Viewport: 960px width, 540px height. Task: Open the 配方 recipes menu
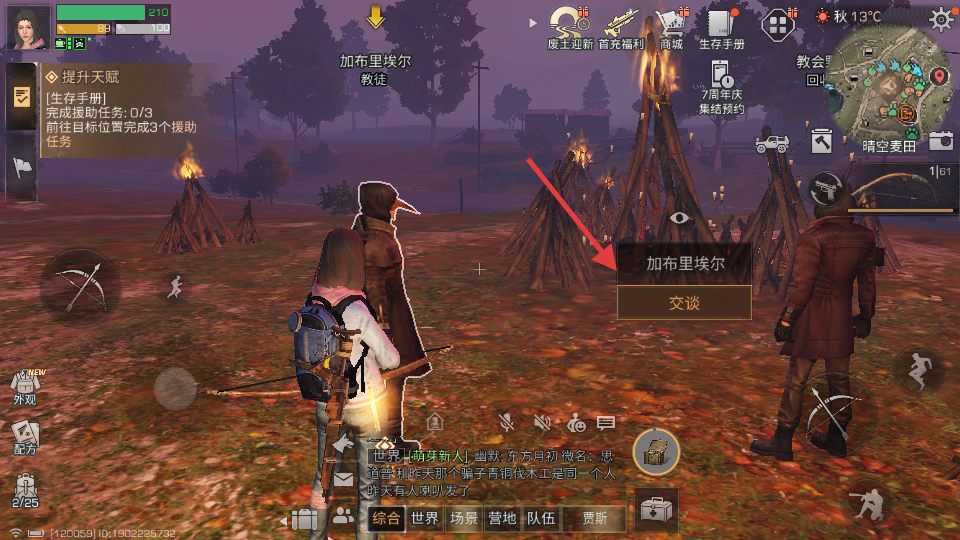coord(24,436)
